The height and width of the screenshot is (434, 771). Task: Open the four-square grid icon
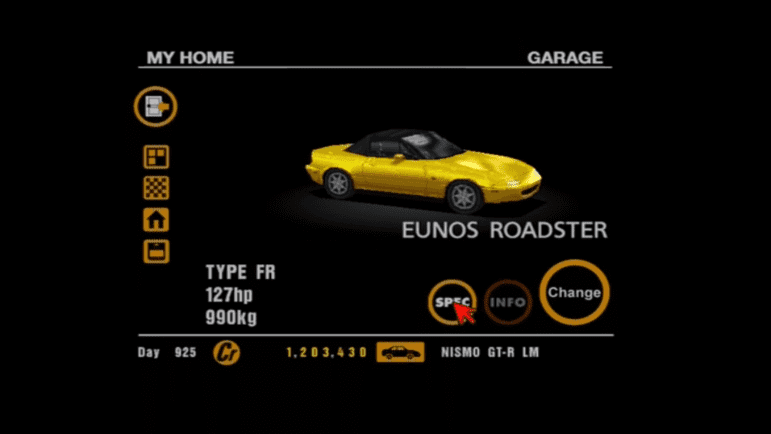tap(156, 157)
